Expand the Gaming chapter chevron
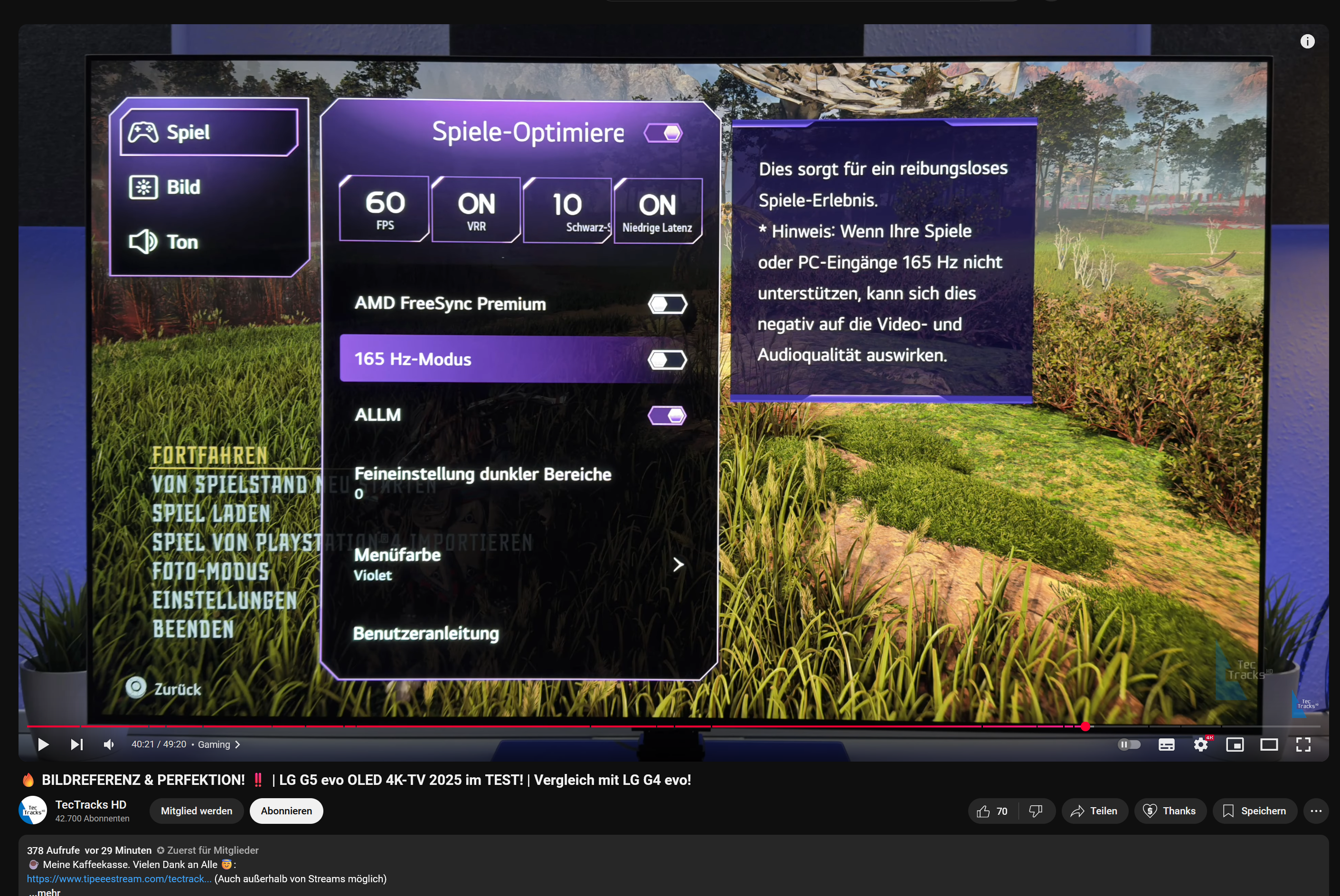 tap(238, 745)
